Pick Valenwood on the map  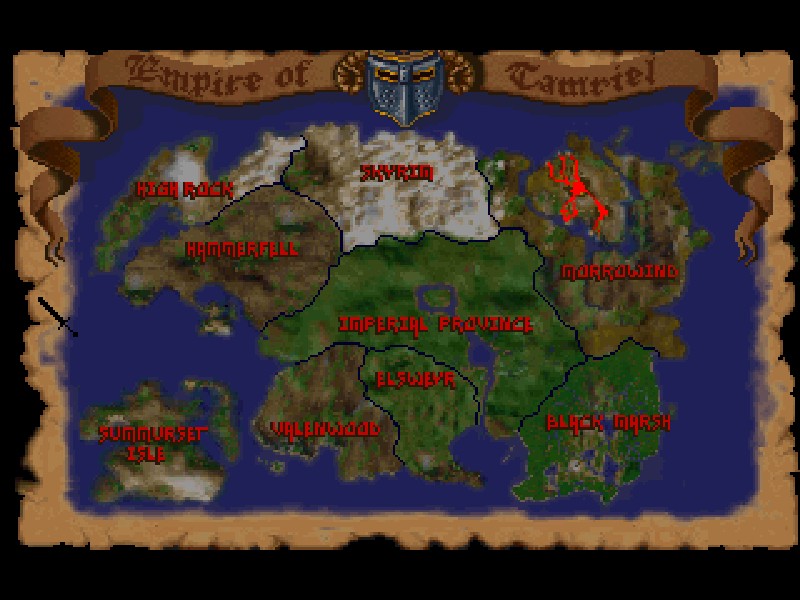[325, 428]
